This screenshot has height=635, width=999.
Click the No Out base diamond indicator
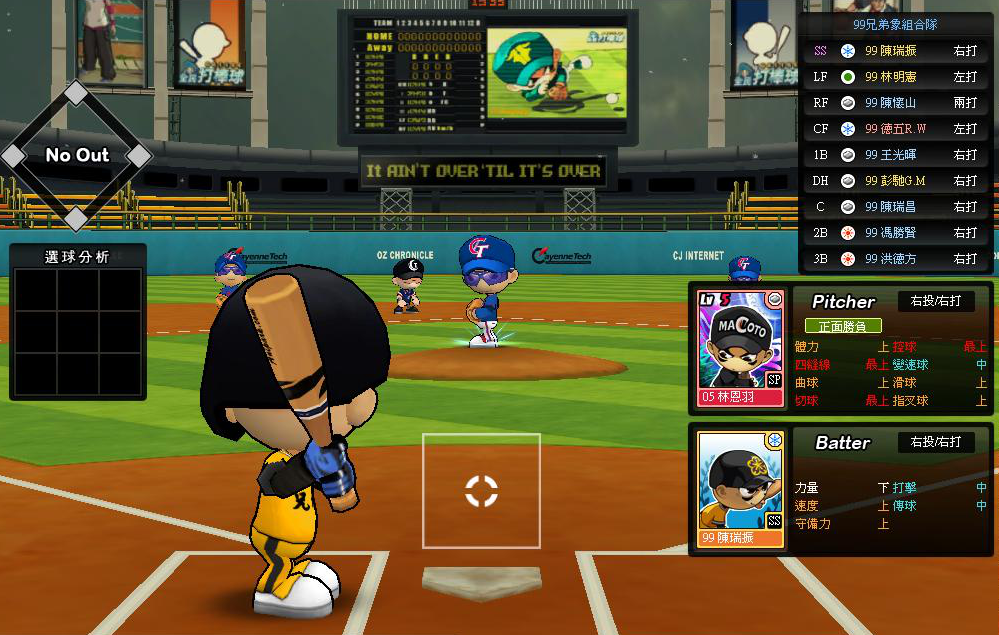[77, 156]
